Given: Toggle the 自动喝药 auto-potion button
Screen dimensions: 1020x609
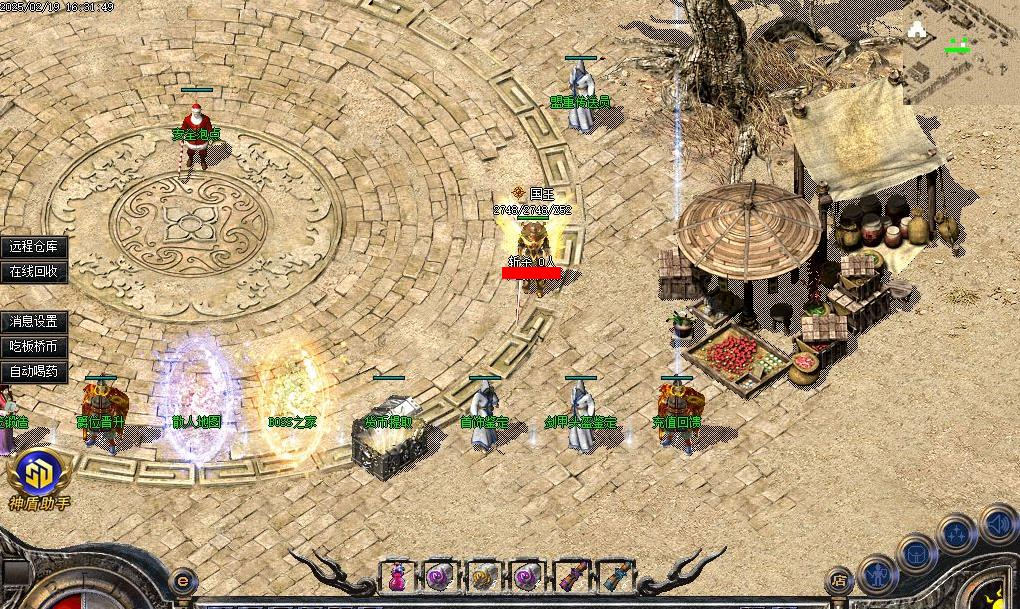Looking at the screenshot, I should click(x=34, y=371).
